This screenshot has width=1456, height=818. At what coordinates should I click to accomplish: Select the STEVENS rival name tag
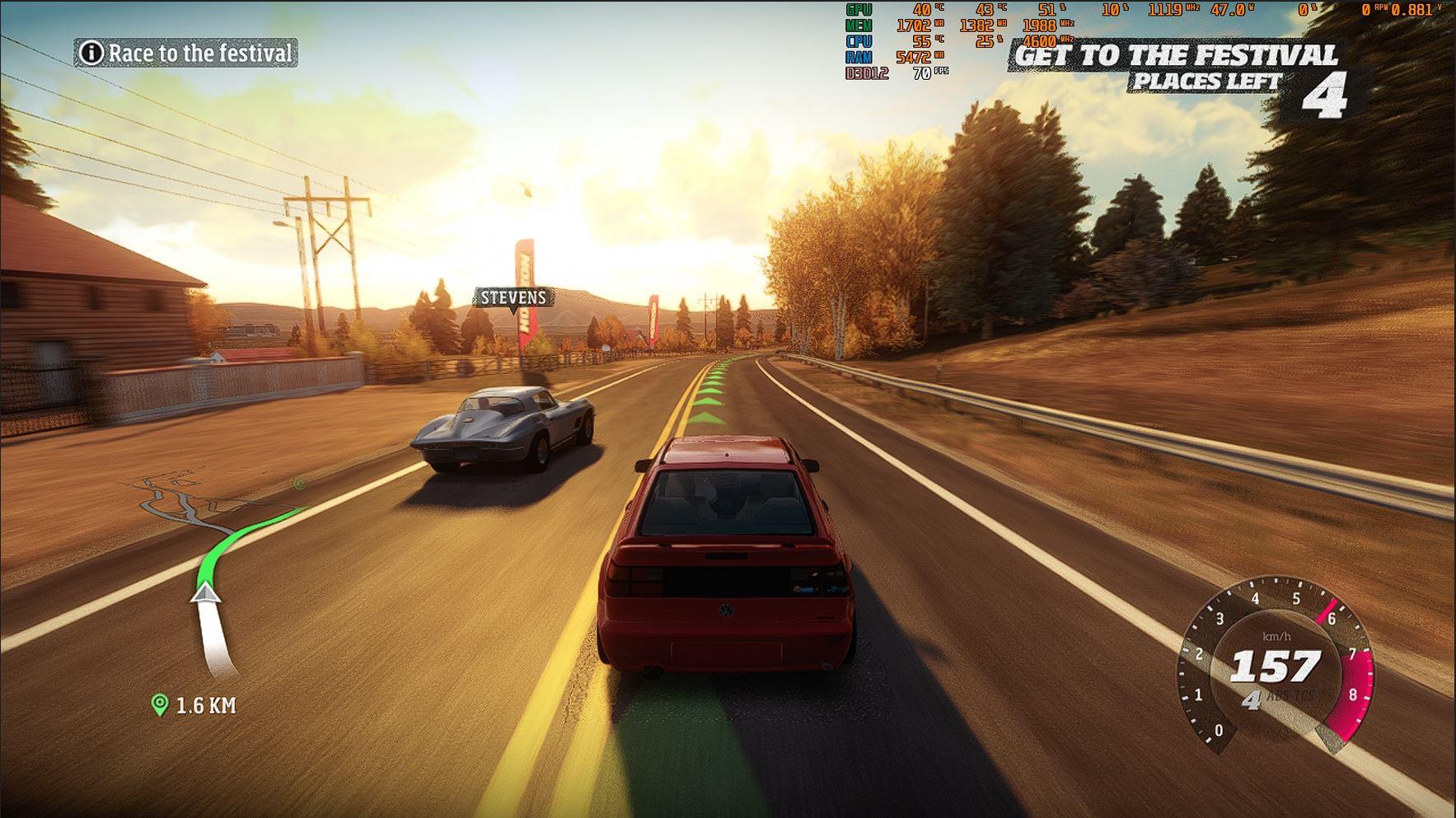513,297
